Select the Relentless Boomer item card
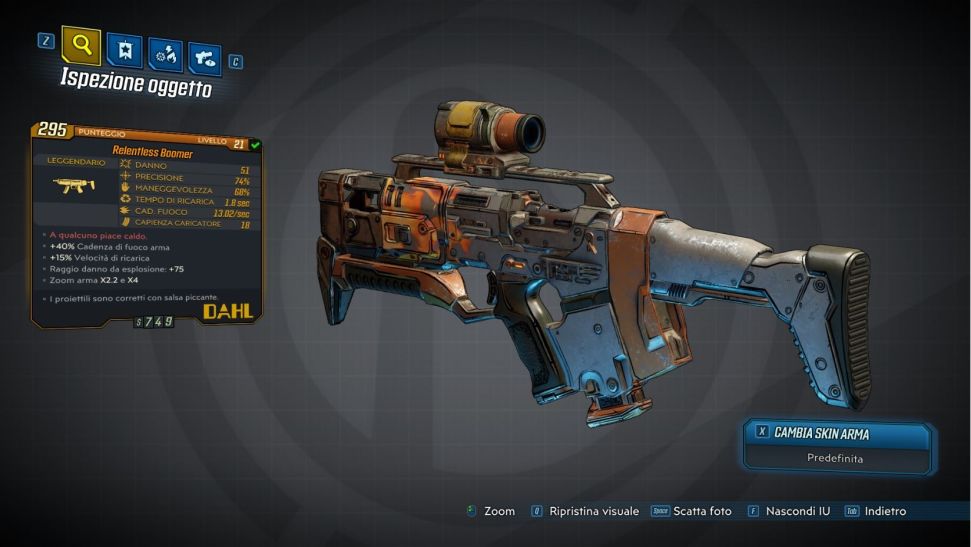 point(148,225)
